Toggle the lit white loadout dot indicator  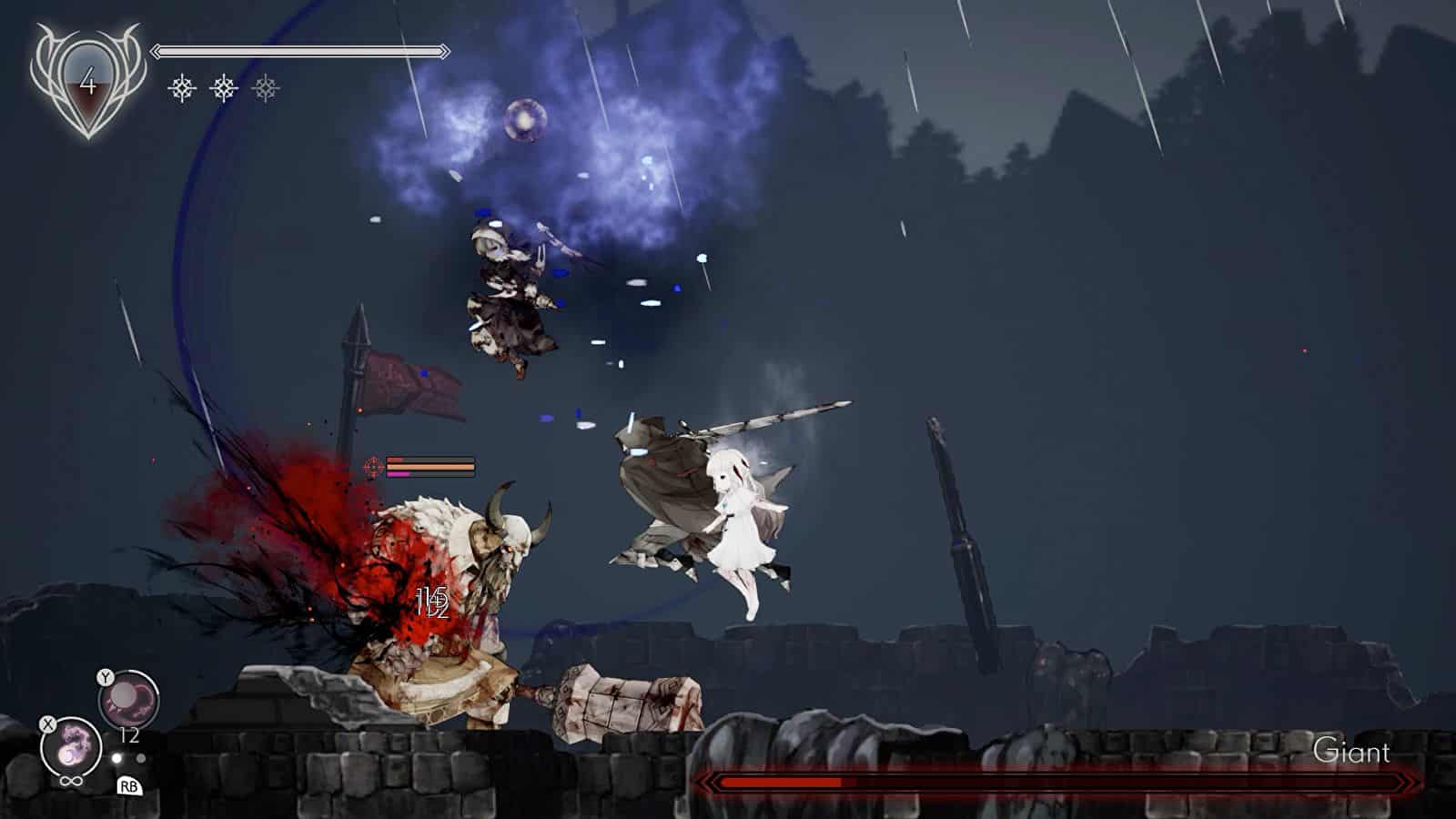(x=116, y=757)
